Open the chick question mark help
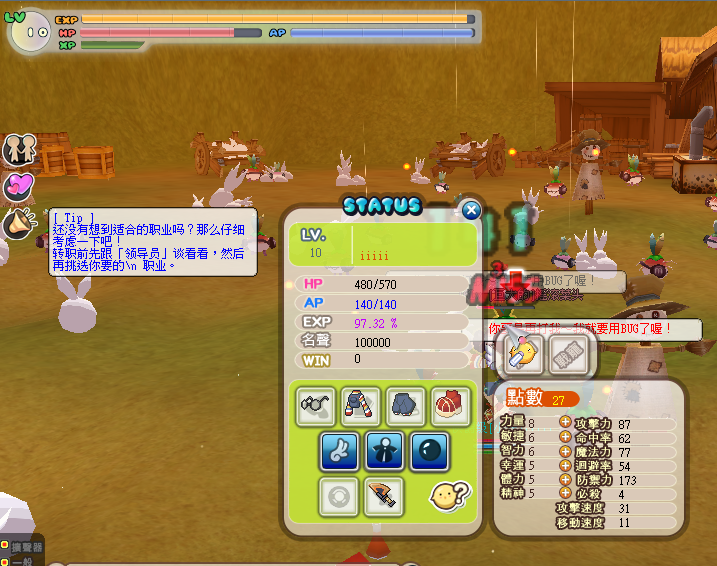 (445, 496)
